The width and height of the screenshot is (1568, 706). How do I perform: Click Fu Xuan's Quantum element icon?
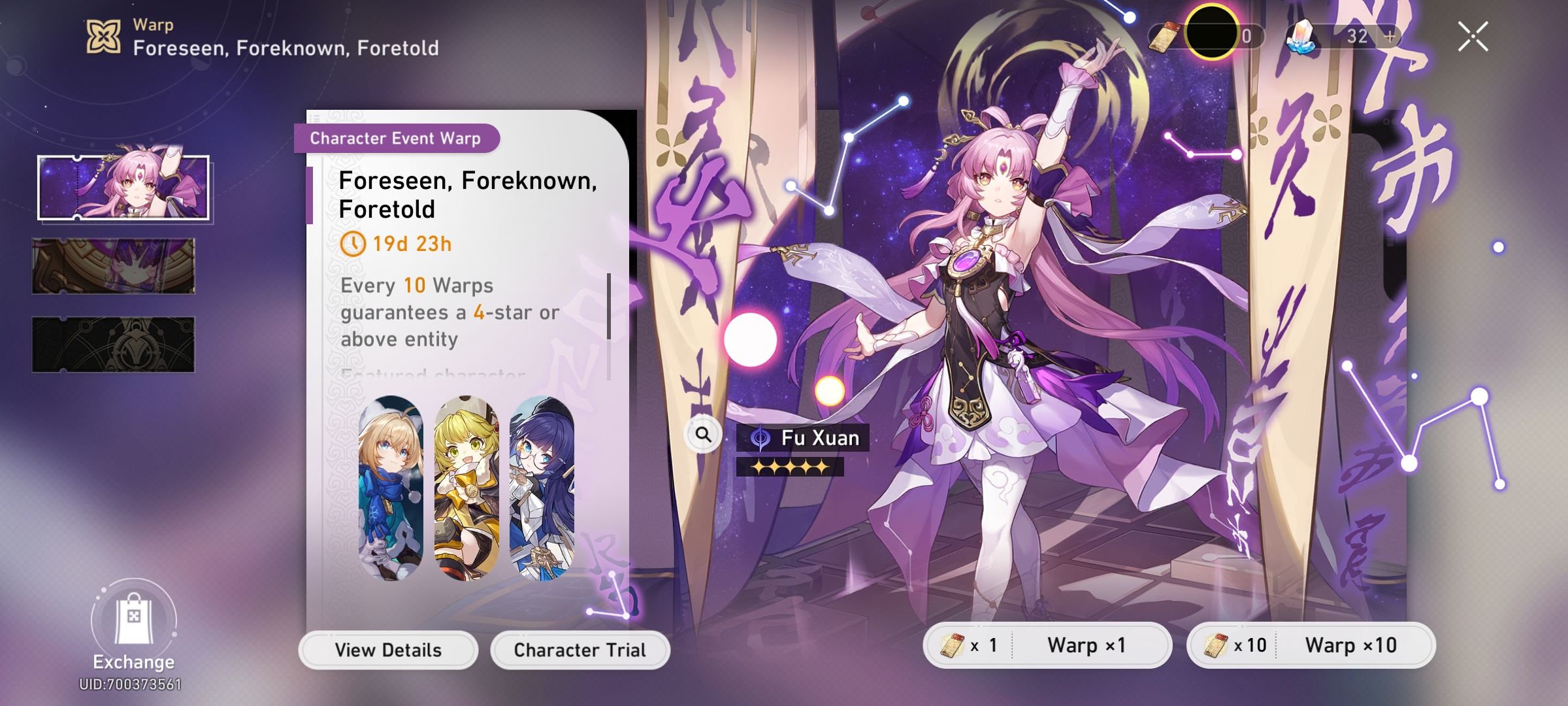pos(760,439)
